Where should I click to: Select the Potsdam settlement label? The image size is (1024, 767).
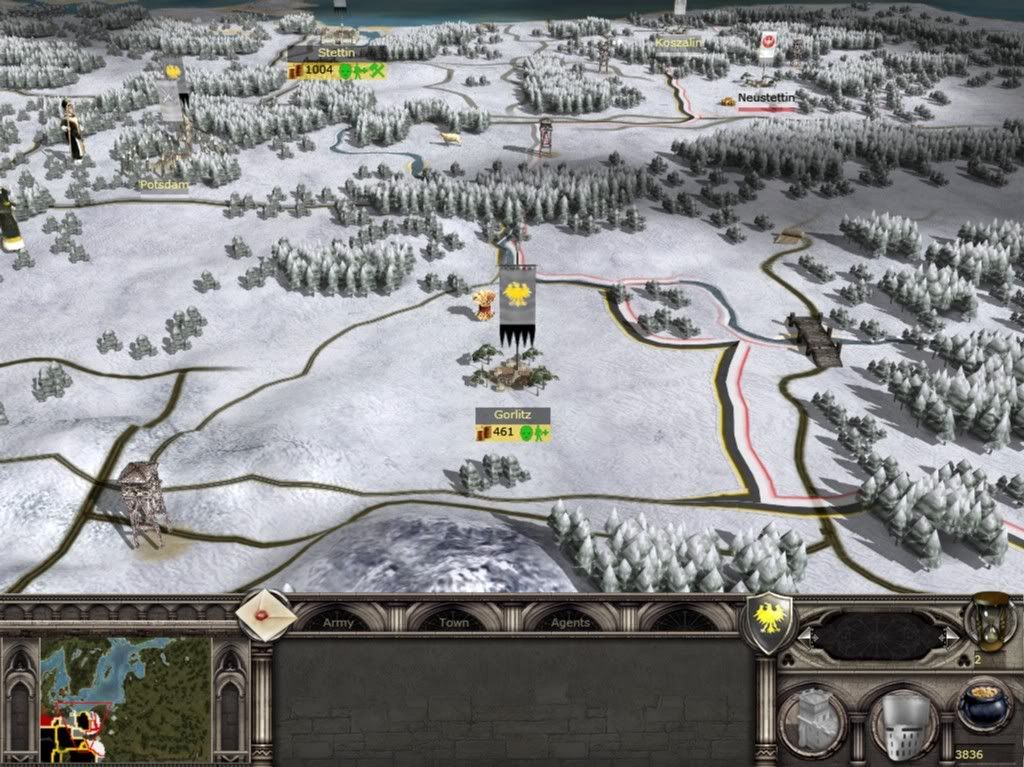tap(162, 185)
